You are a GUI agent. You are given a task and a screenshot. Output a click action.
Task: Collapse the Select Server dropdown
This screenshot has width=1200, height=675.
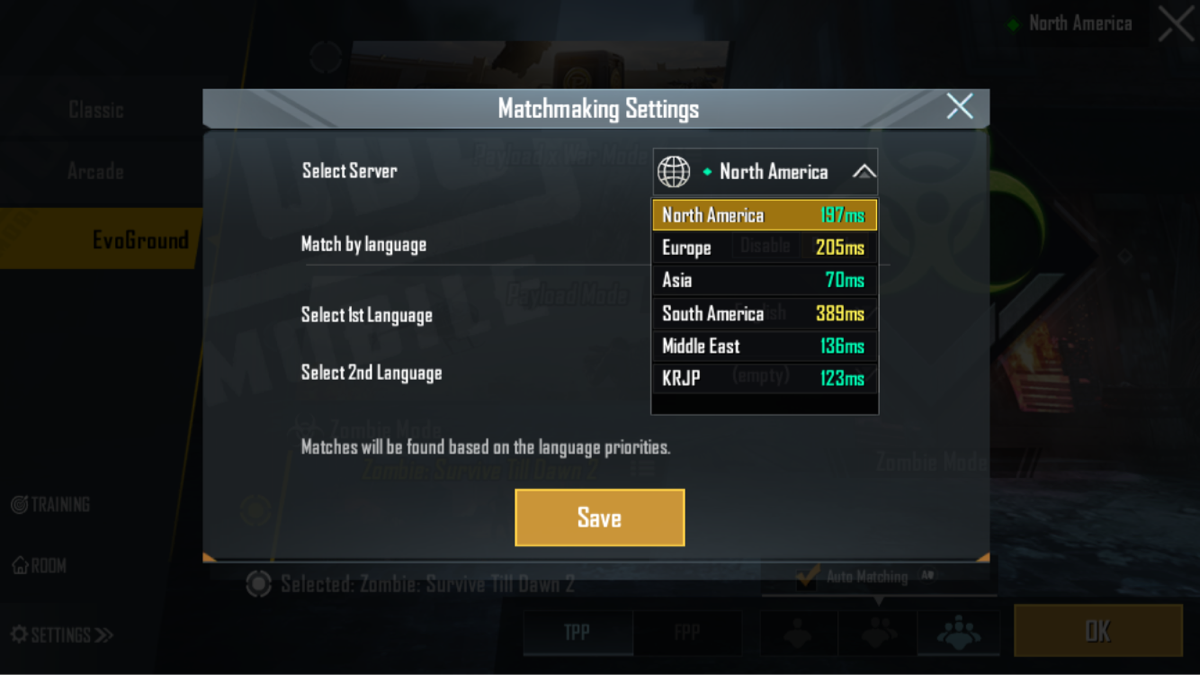coord(864,172)
